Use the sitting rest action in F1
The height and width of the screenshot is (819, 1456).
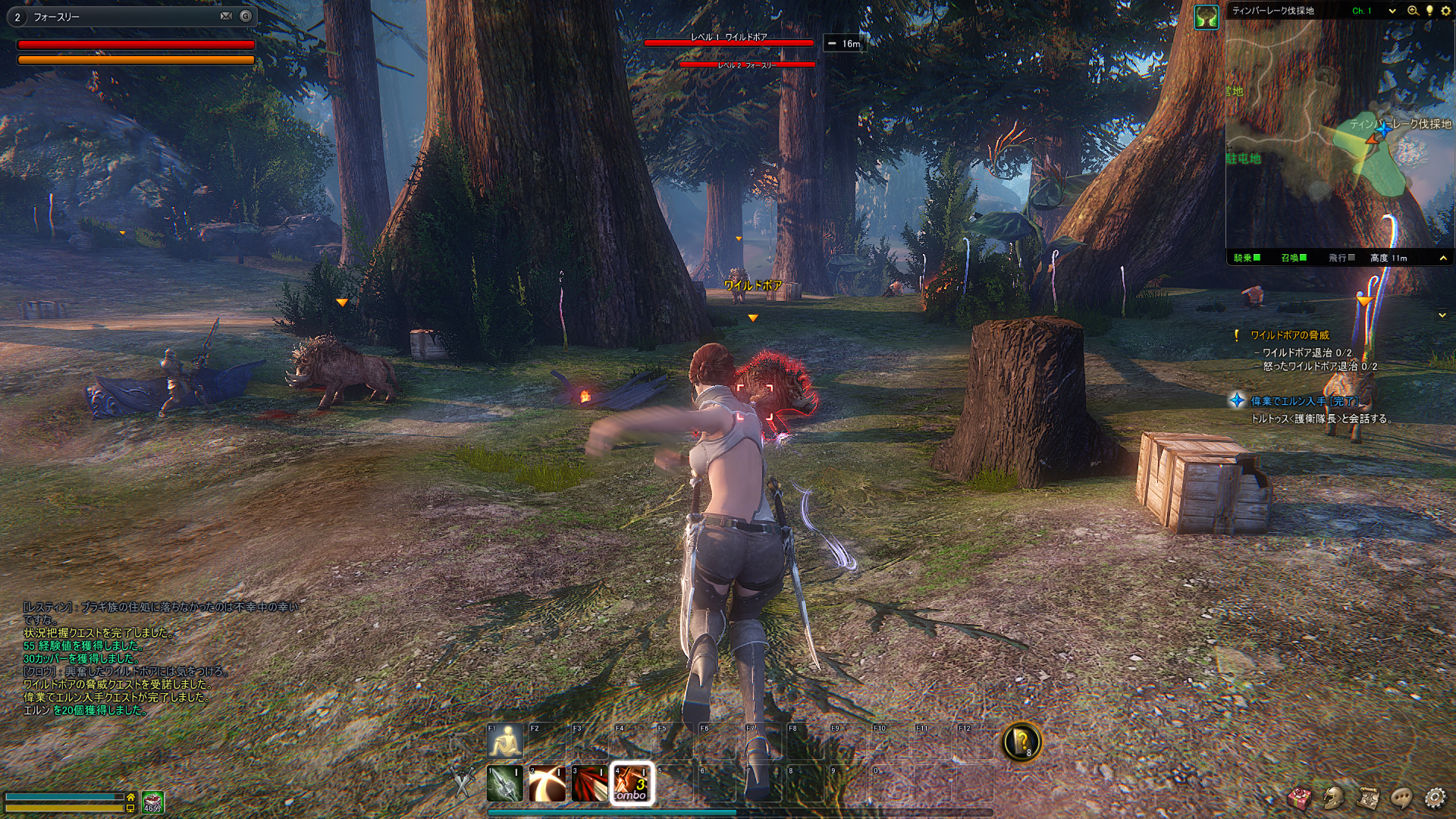pyautogui.click(x=505, y=741)
